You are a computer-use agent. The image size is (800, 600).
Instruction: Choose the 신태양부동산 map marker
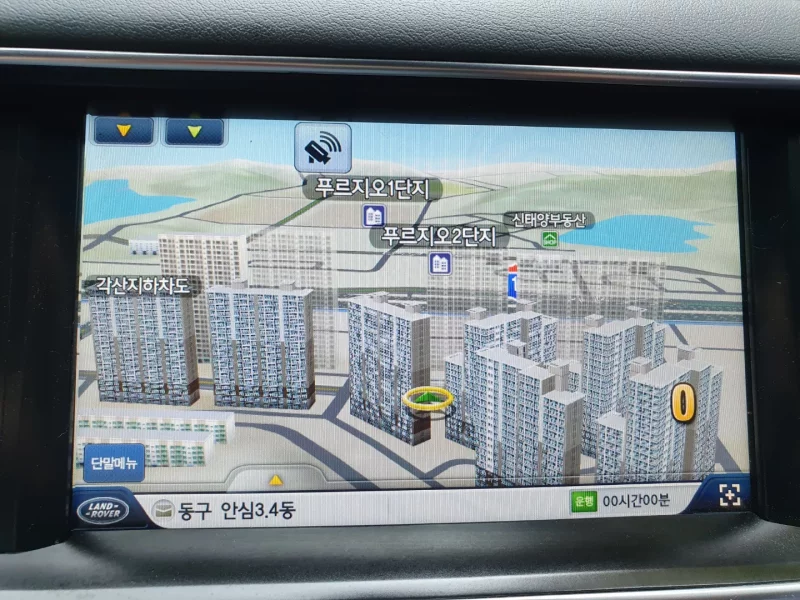tap(550, 239)
